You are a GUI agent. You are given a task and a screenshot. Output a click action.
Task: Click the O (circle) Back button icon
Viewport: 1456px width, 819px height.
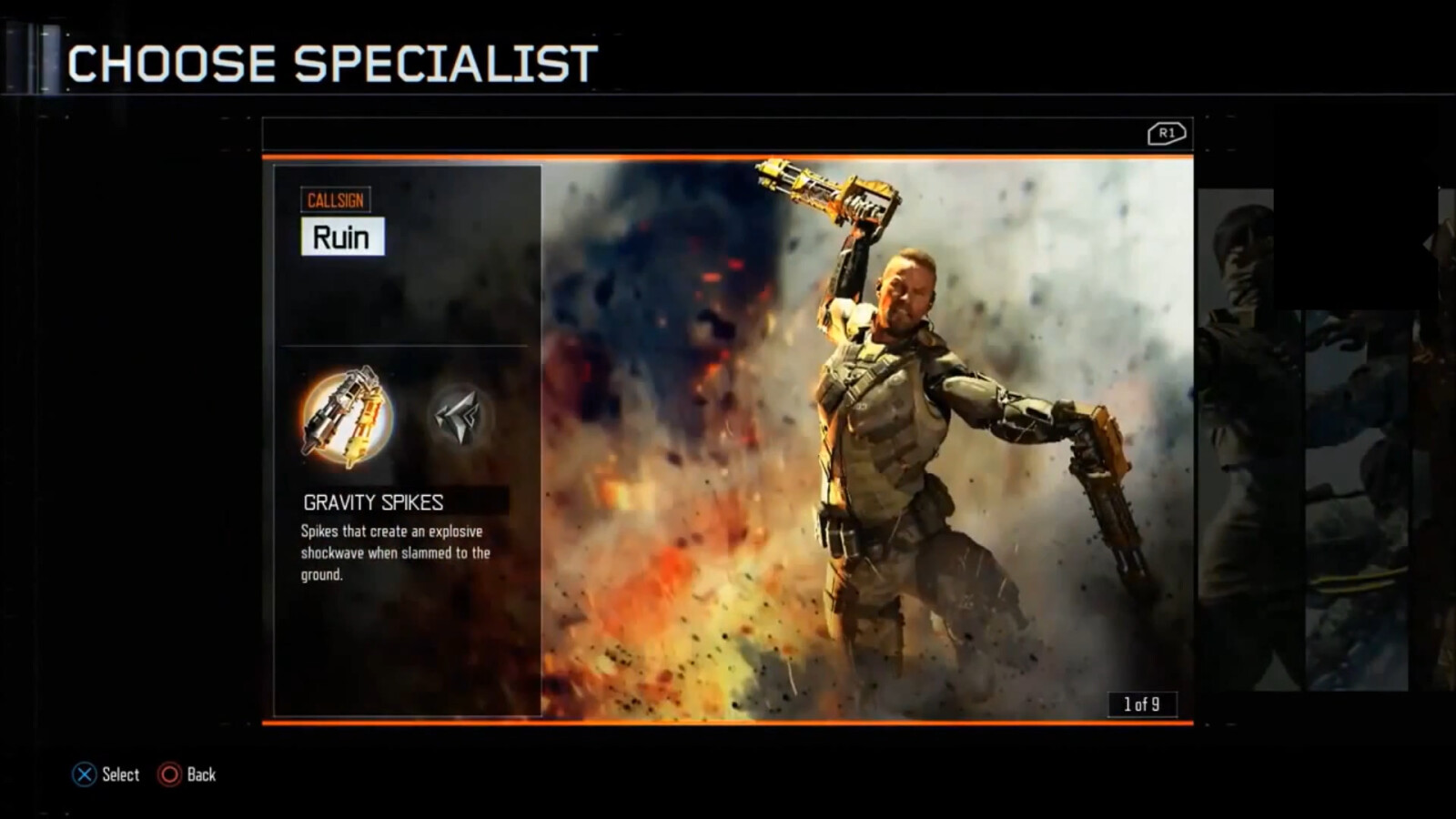pyautogui.click(x=169, y=774)
